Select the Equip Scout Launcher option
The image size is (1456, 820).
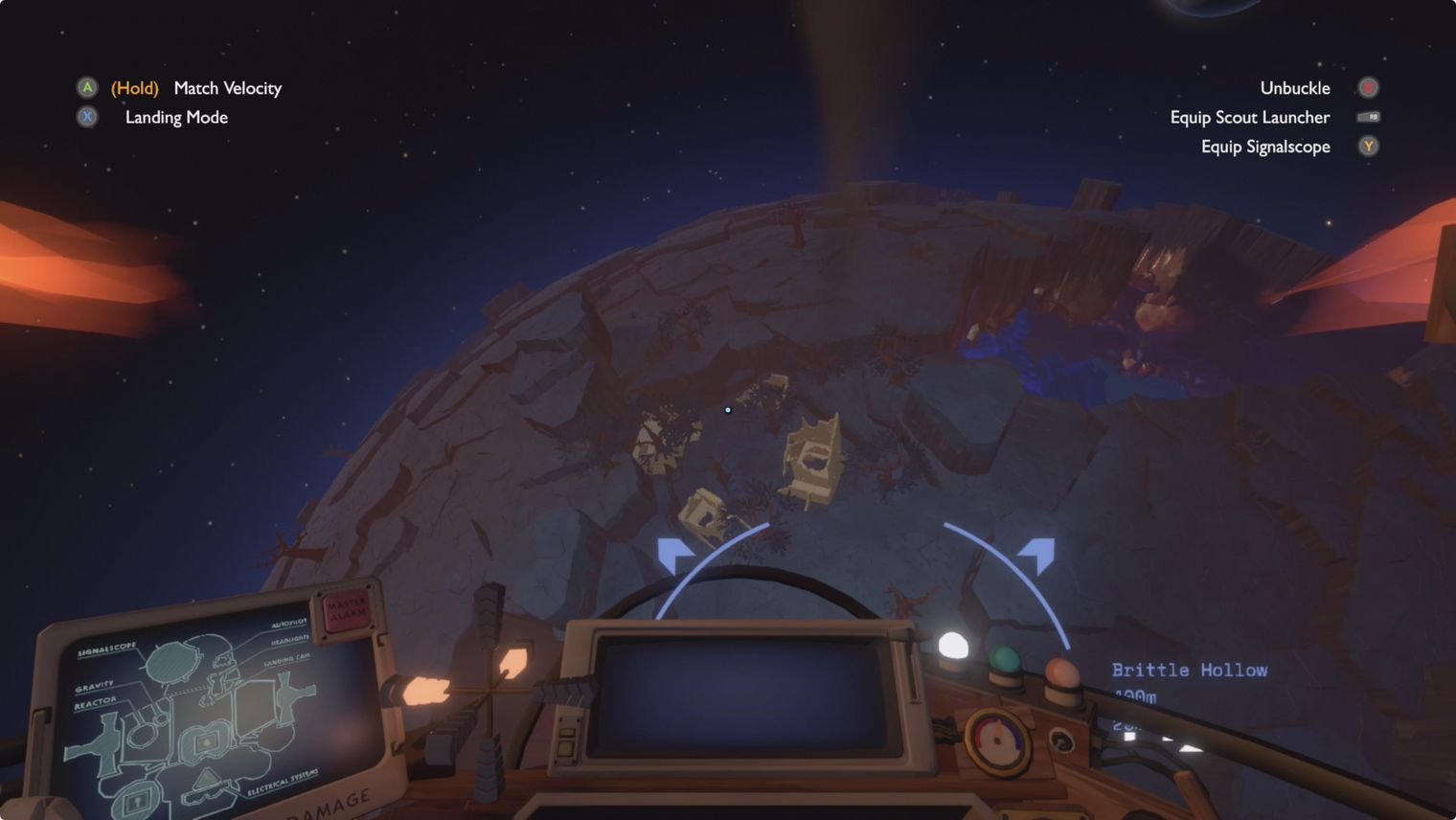click(x=1249, y=117)
